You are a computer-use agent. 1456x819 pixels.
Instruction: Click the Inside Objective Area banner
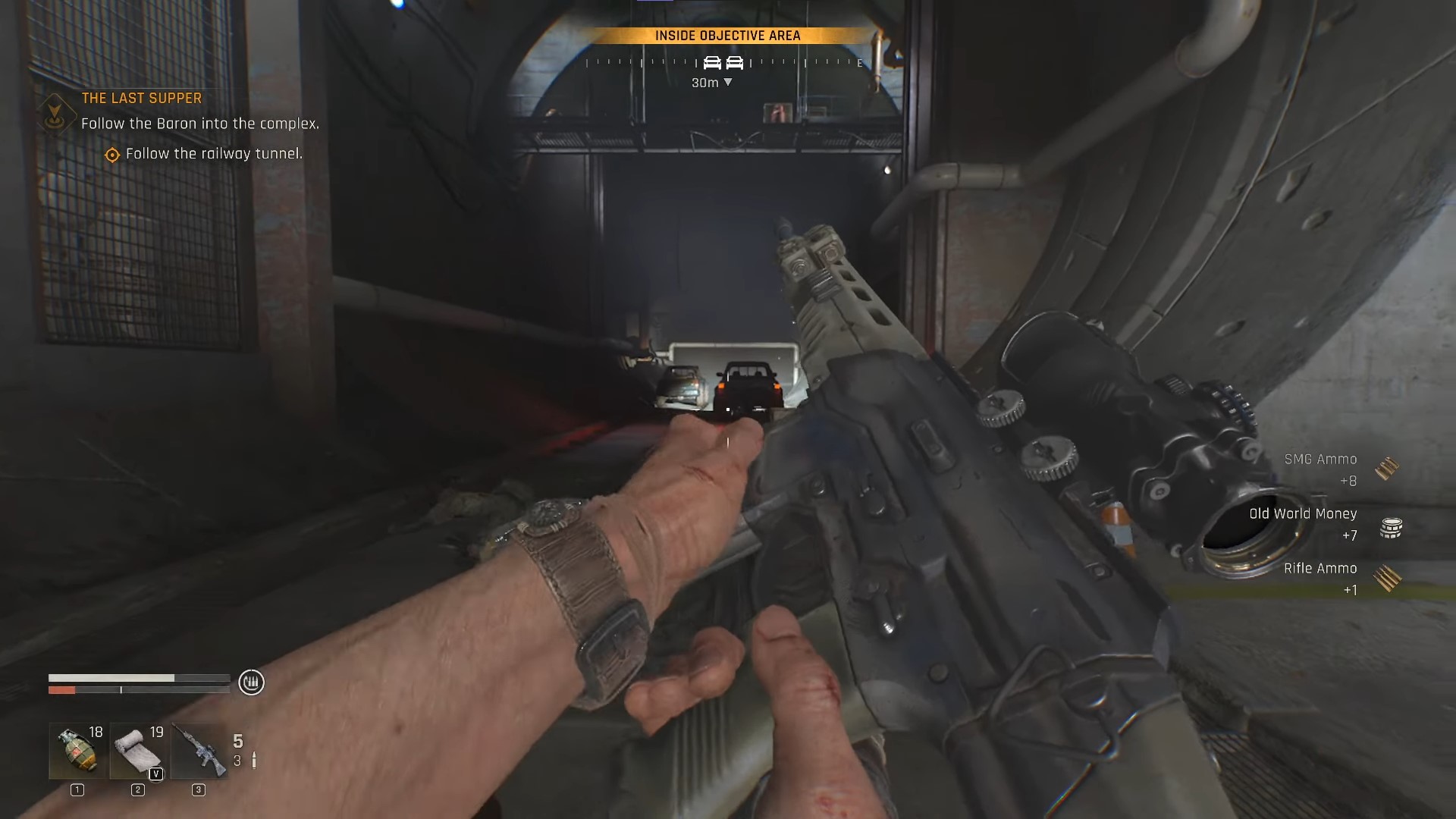[x=727, y=36]
